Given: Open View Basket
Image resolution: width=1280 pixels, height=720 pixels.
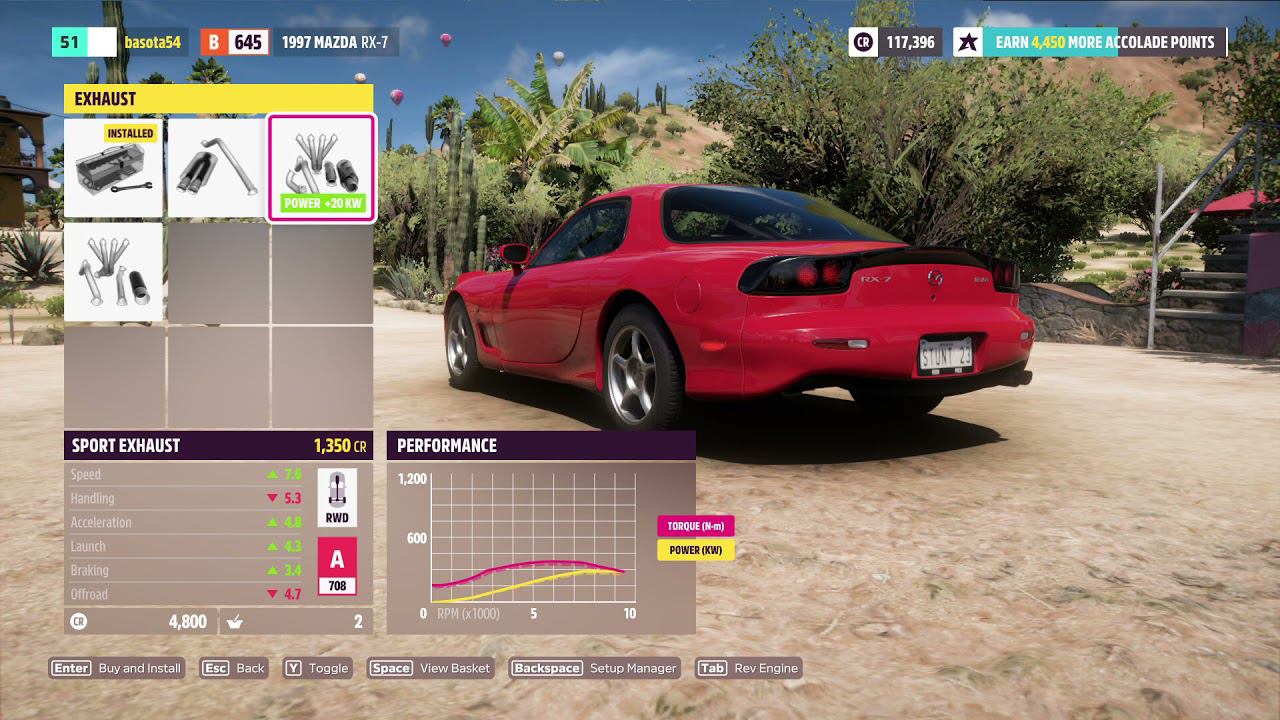Looking at the screenshot, I should pos(431,668).
